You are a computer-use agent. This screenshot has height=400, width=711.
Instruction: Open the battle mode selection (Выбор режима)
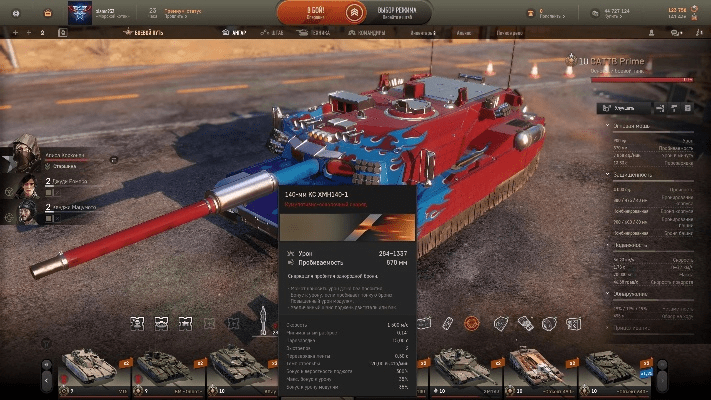(399, 12)
